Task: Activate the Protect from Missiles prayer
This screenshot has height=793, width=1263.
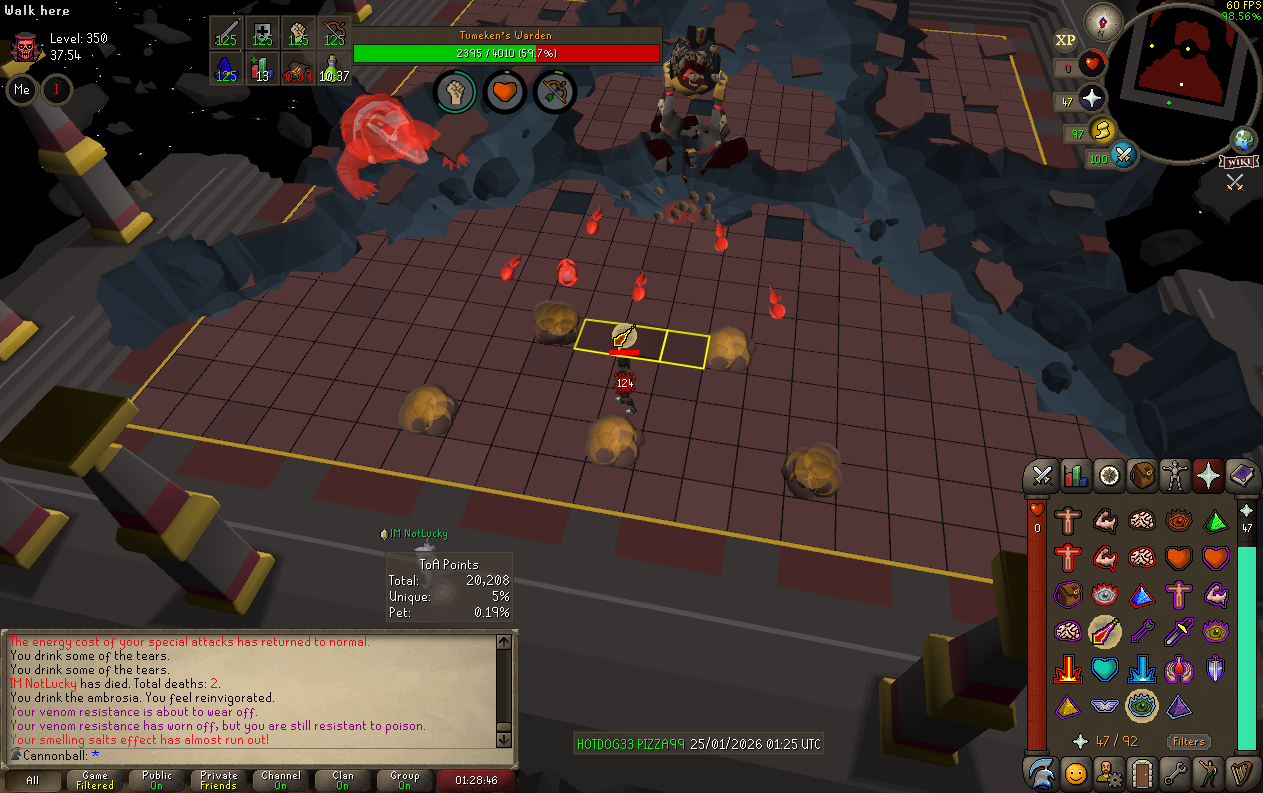Action: tap(1141, 630)
